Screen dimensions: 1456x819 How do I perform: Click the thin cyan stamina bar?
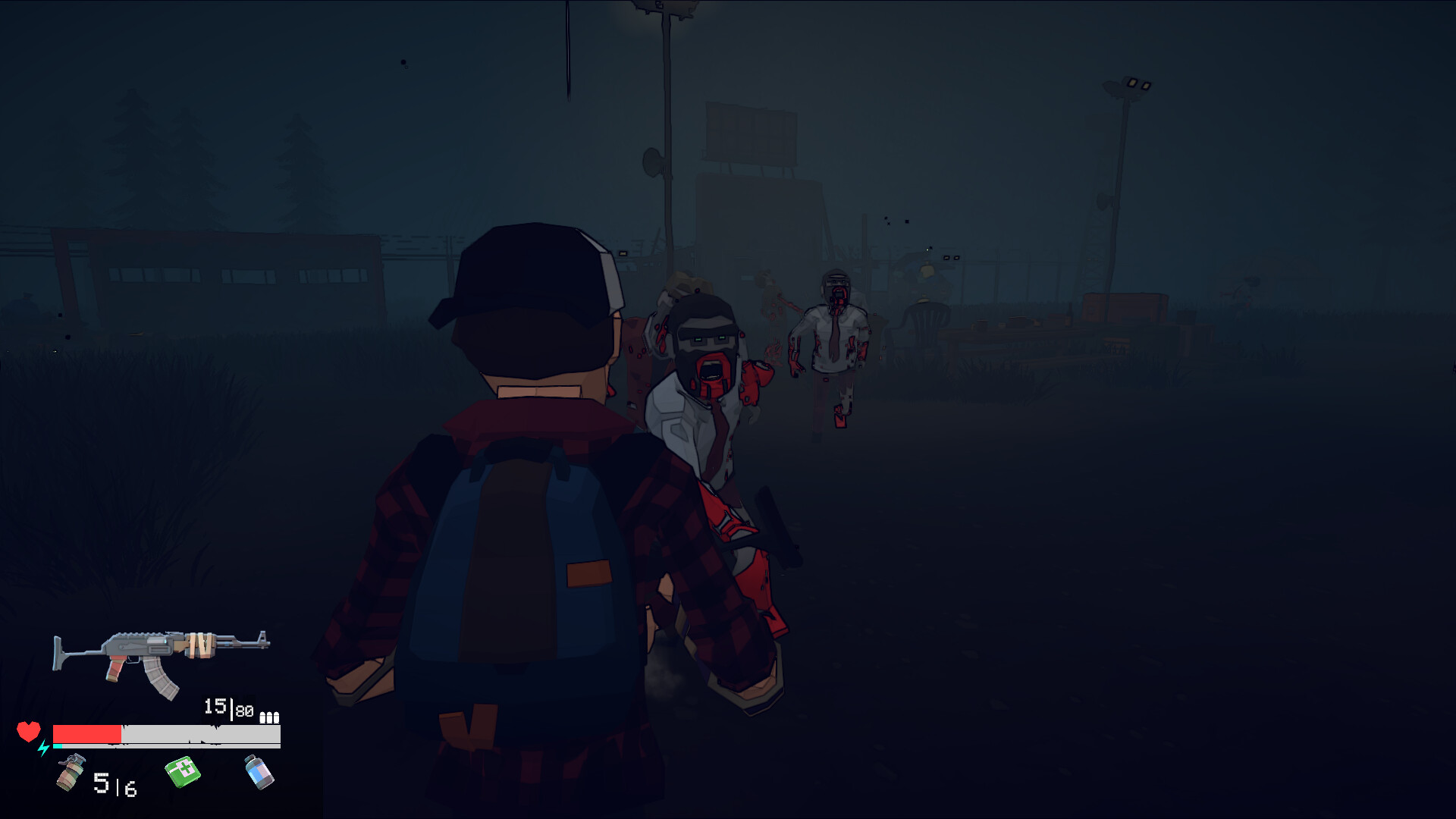(x=56, y=745)
